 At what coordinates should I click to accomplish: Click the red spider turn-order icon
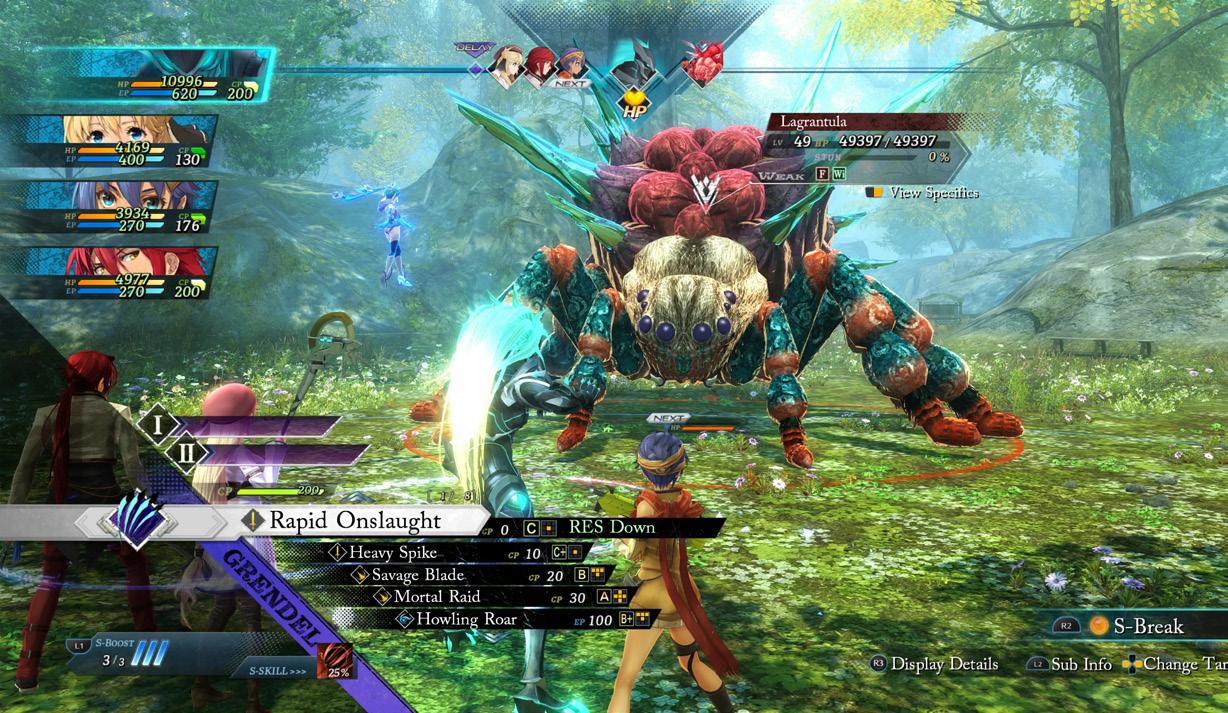[x=701, y=66]
